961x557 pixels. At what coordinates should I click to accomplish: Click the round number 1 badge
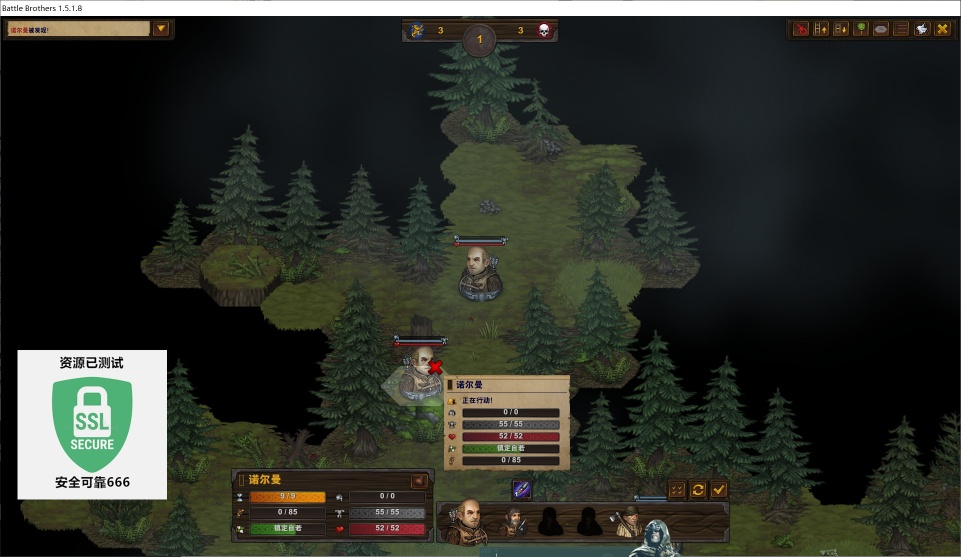point(479,40)
